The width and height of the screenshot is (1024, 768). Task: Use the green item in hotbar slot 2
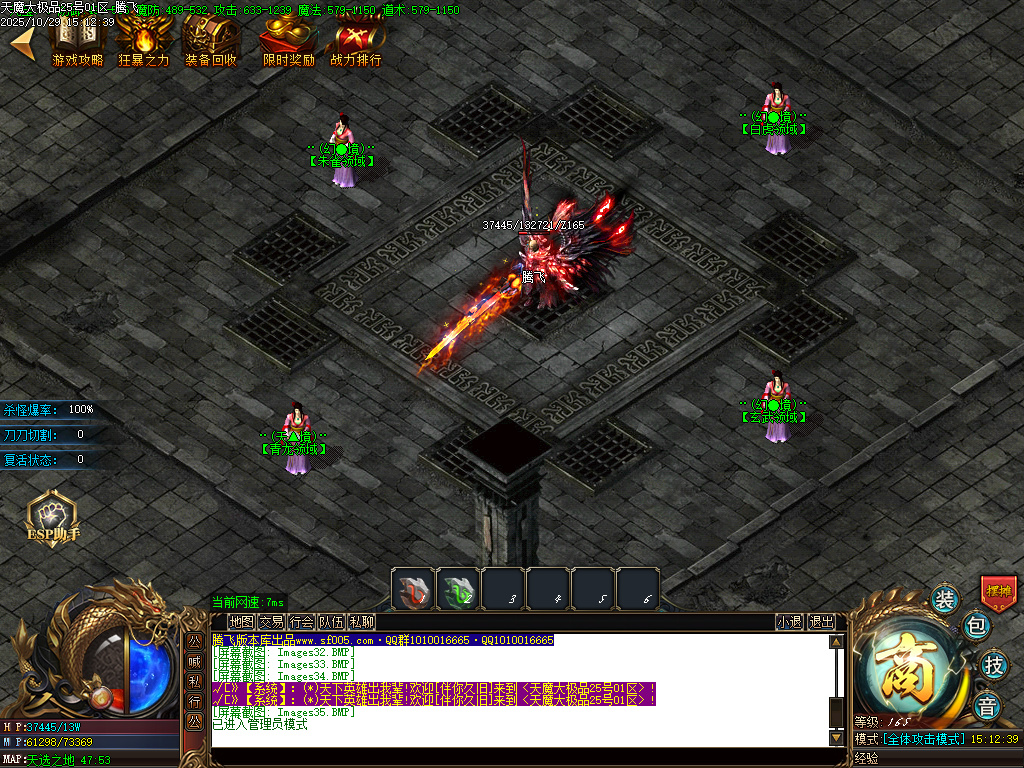458,589
